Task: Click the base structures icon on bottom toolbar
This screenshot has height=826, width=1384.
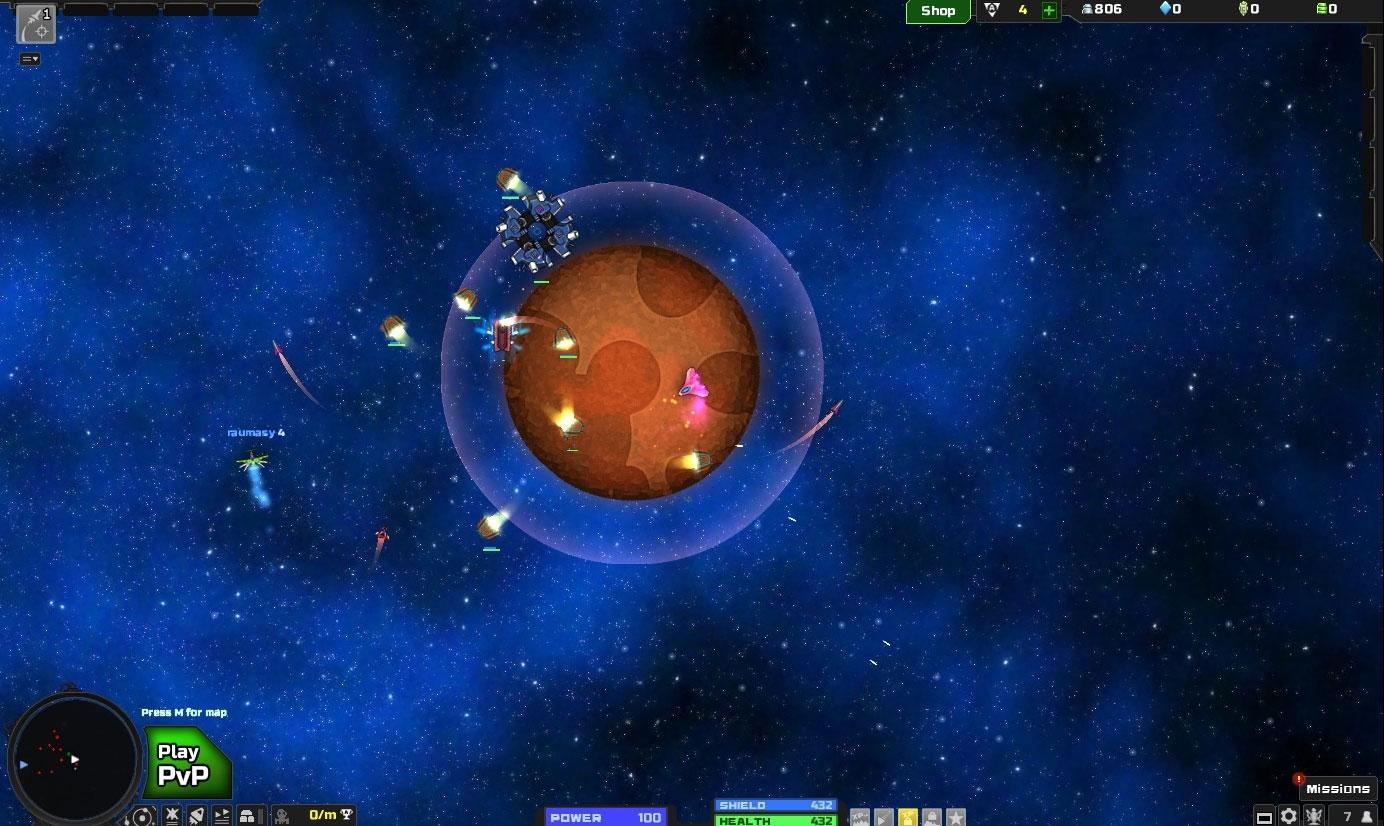Action: (x=247, y=816)
